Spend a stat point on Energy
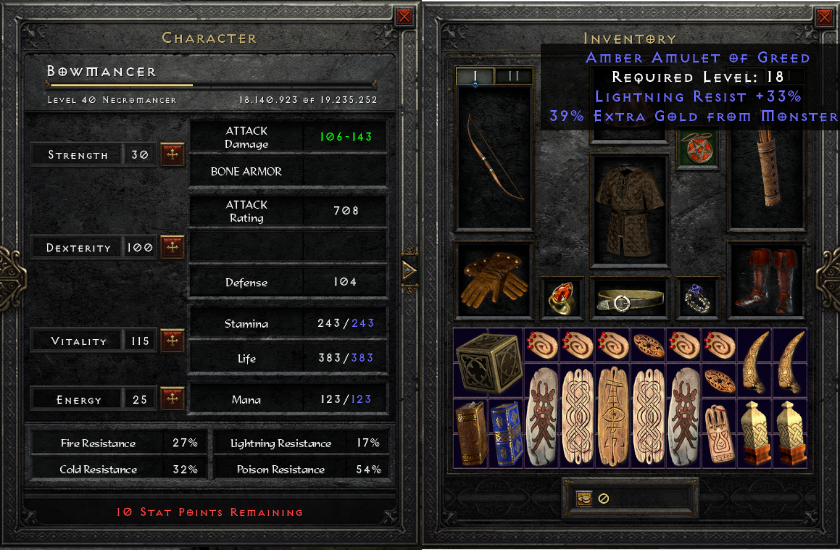The width and height of the screenshot is (840, 550). [x=172, y=399]
